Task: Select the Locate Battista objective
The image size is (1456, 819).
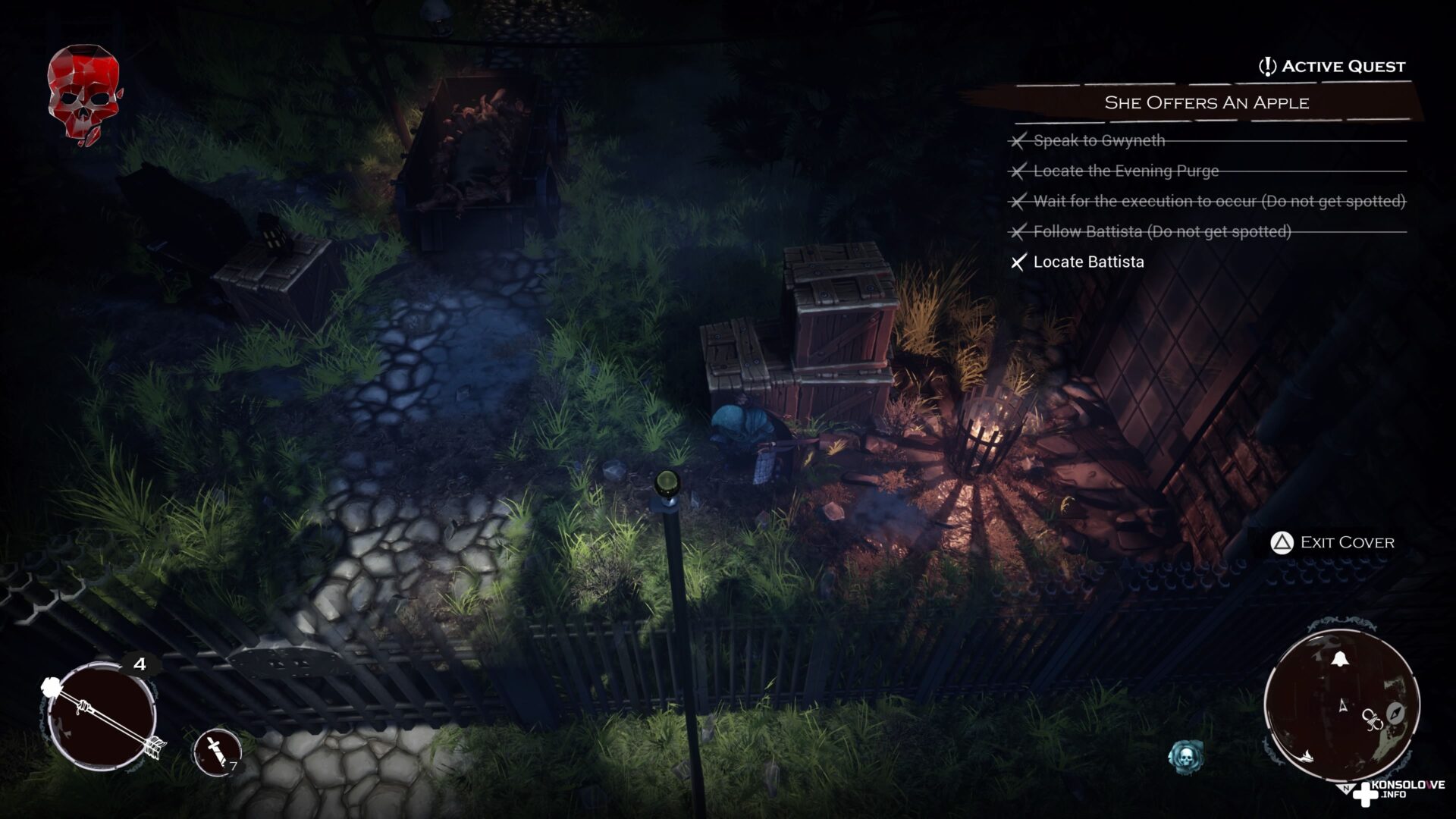Action: [1088, 262]
